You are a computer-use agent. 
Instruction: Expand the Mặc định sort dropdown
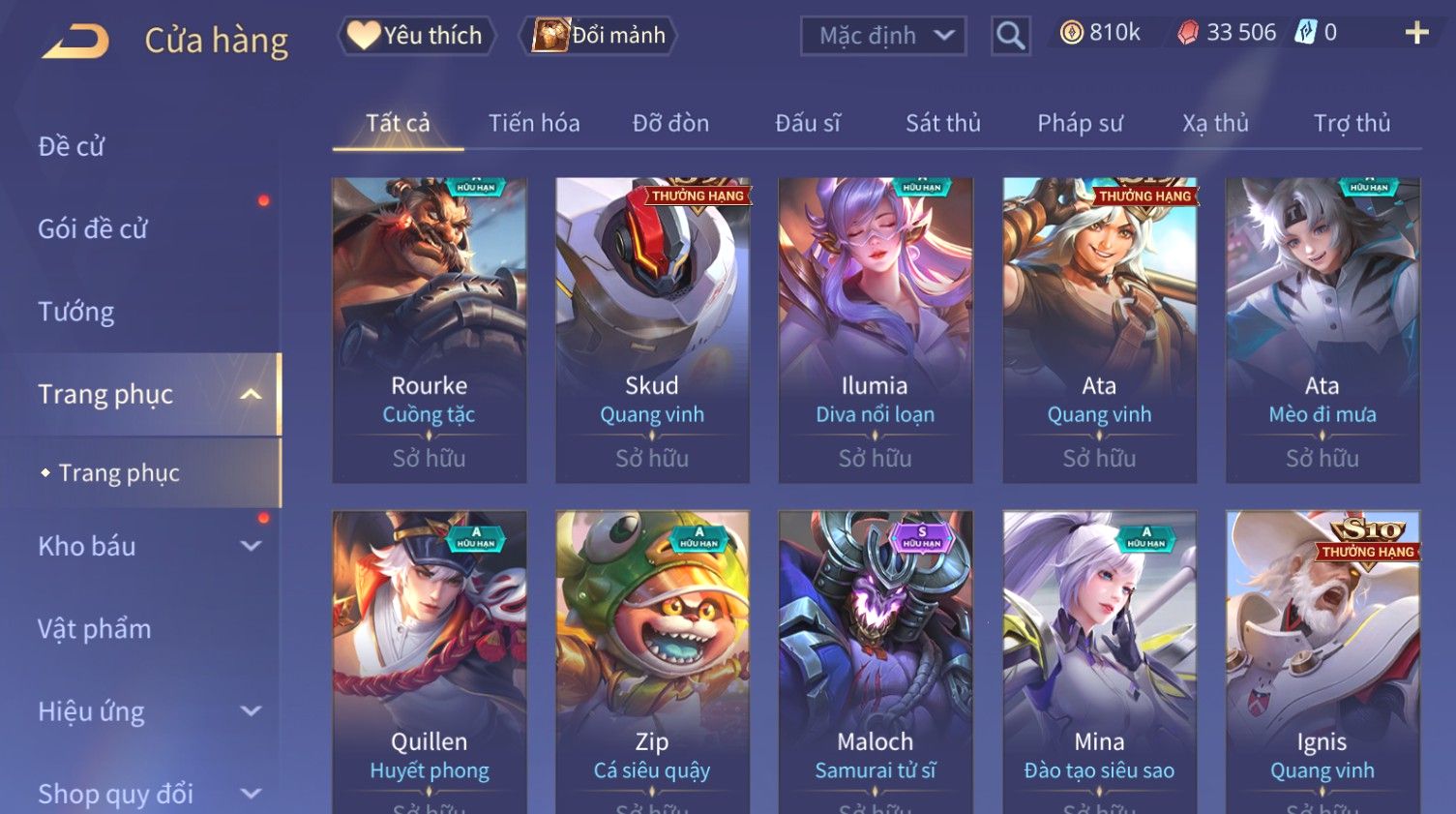click(x=882, y=37)
